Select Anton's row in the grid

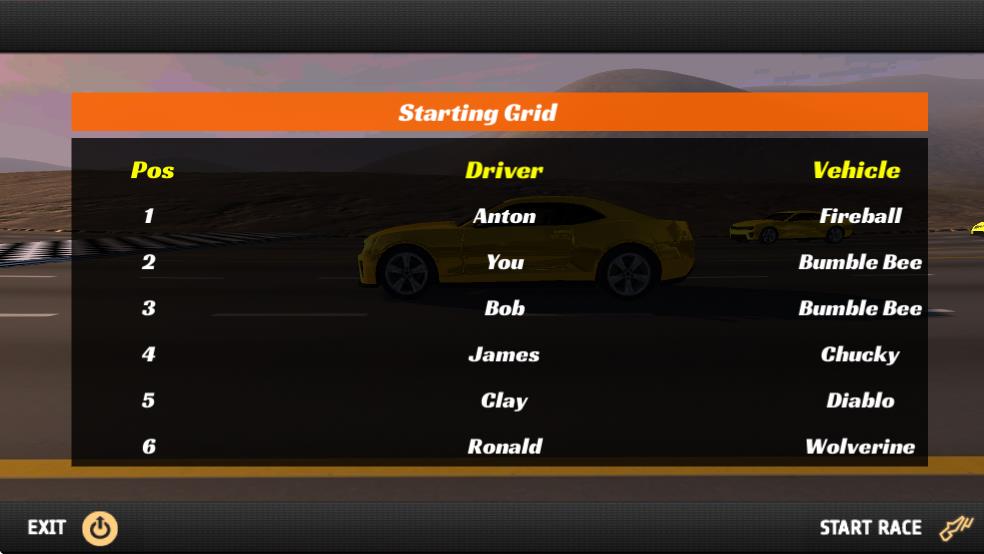point(504,216)
